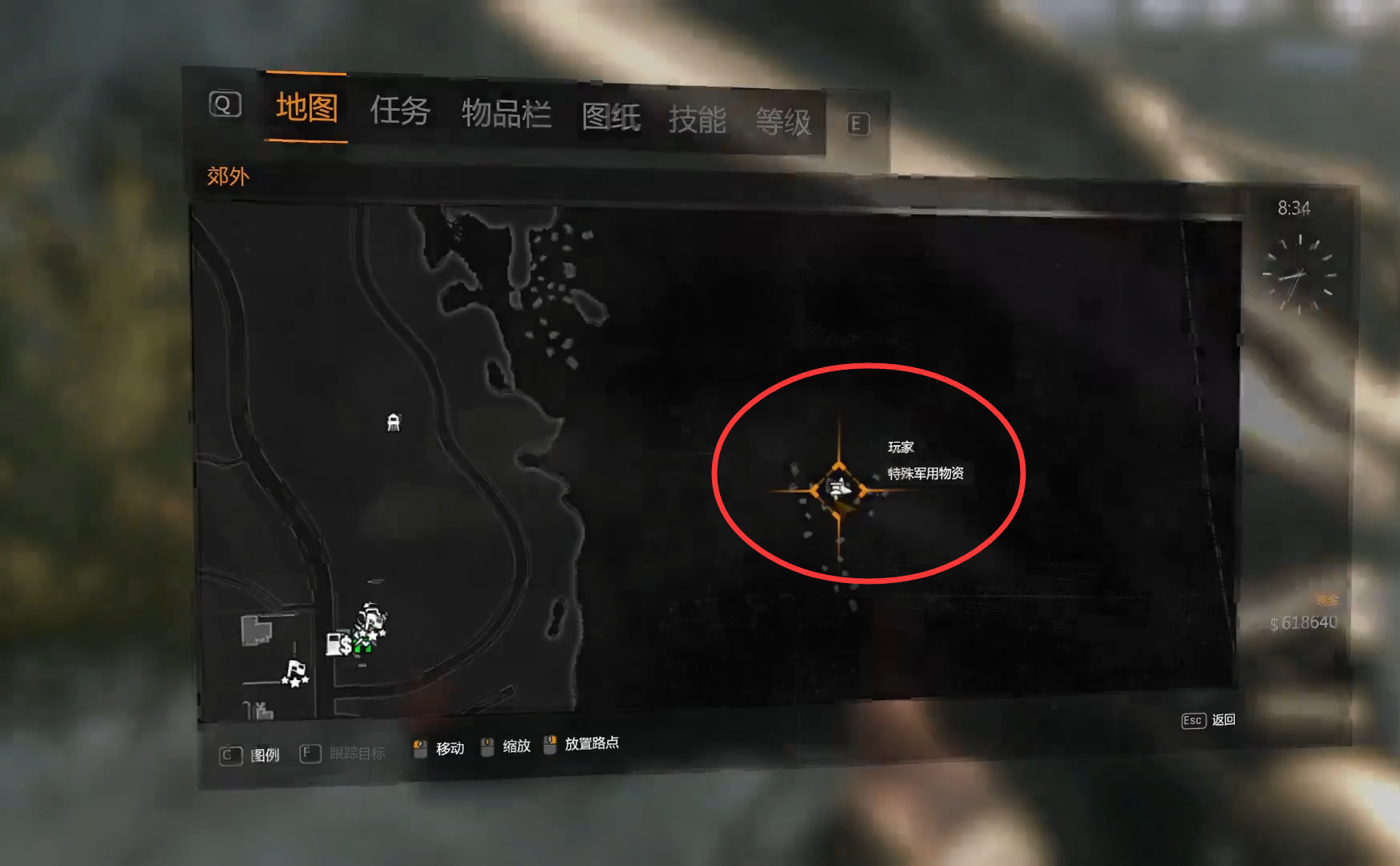Click the lone safe house marker
The image size is (1400, 866).
tap(393, 422)
